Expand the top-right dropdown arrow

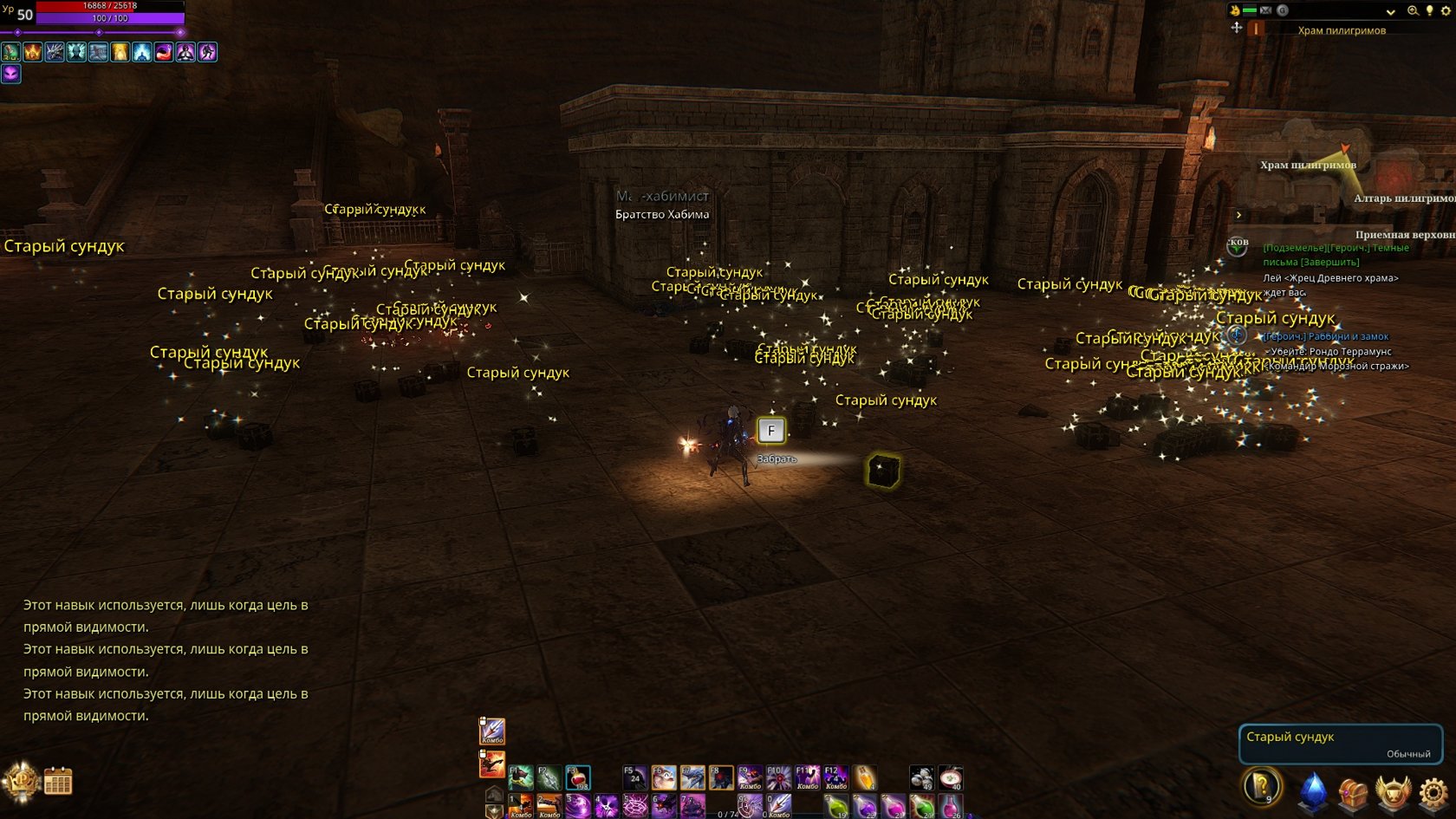[x=1390, y=11]
